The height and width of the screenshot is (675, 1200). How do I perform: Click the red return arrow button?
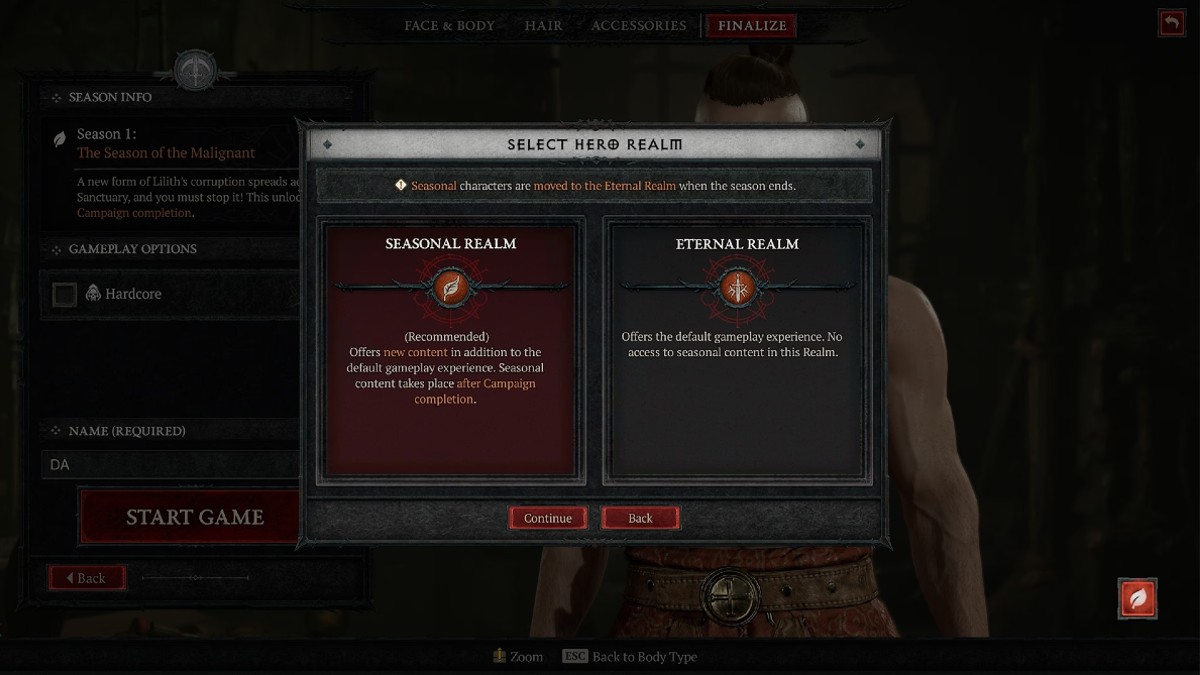coord(1170,23)
